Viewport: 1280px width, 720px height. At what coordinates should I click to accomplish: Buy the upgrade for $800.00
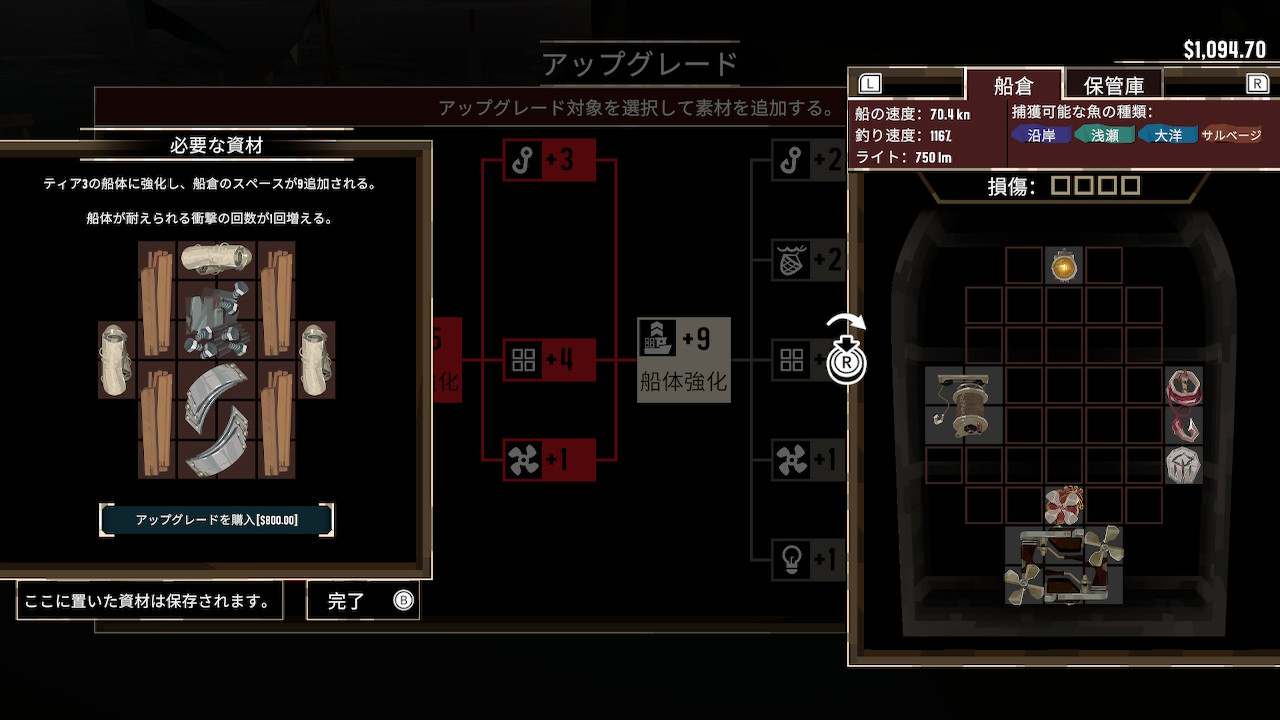[216, 520]
